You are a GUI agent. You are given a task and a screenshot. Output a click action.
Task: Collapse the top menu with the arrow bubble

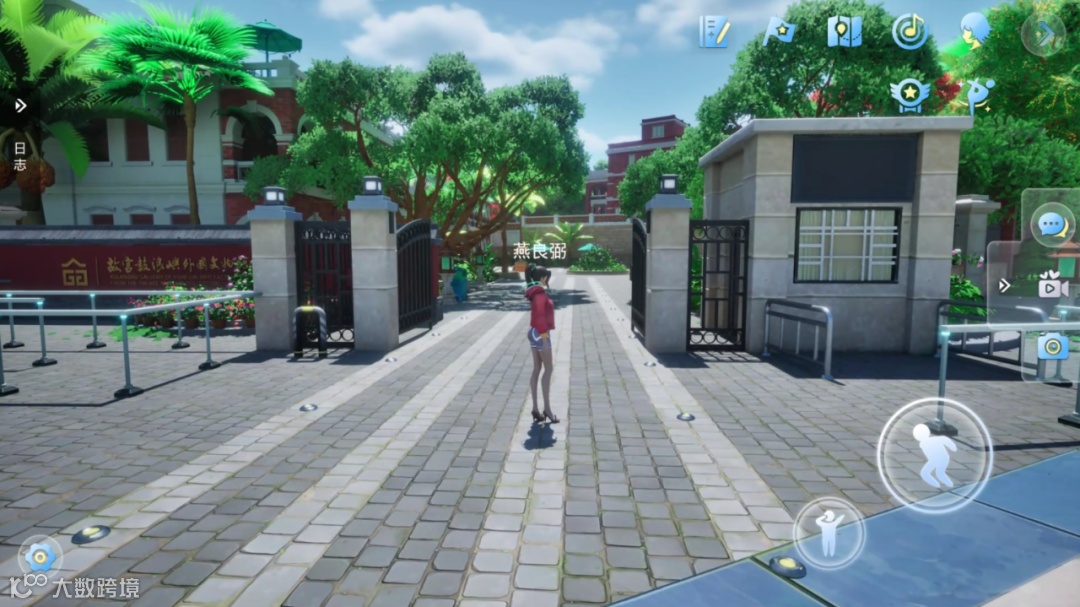(1043, 34)
